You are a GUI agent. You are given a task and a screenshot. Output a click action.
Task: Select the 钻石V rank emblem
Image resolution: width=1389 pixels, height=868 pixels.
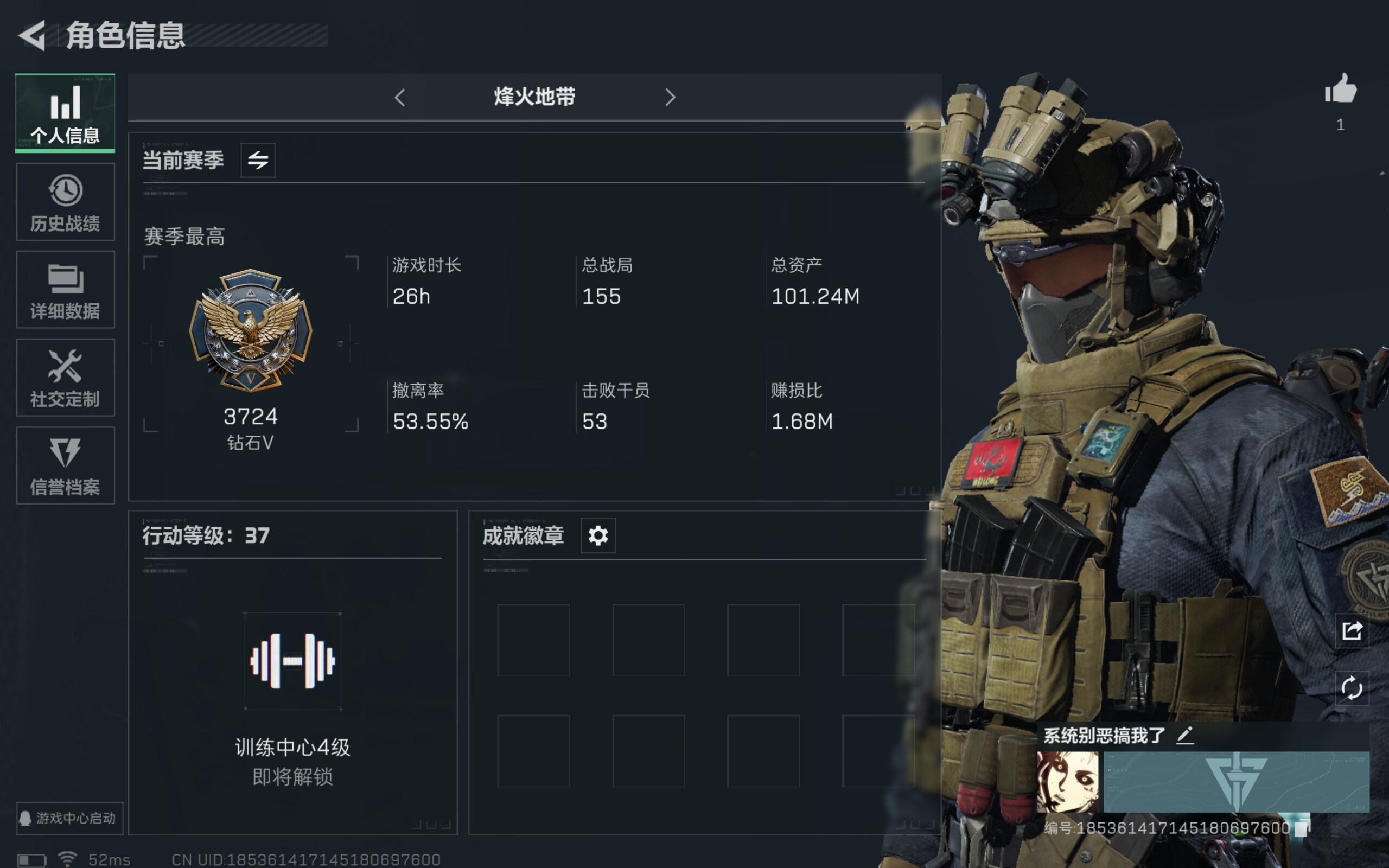tap(251, 330)
